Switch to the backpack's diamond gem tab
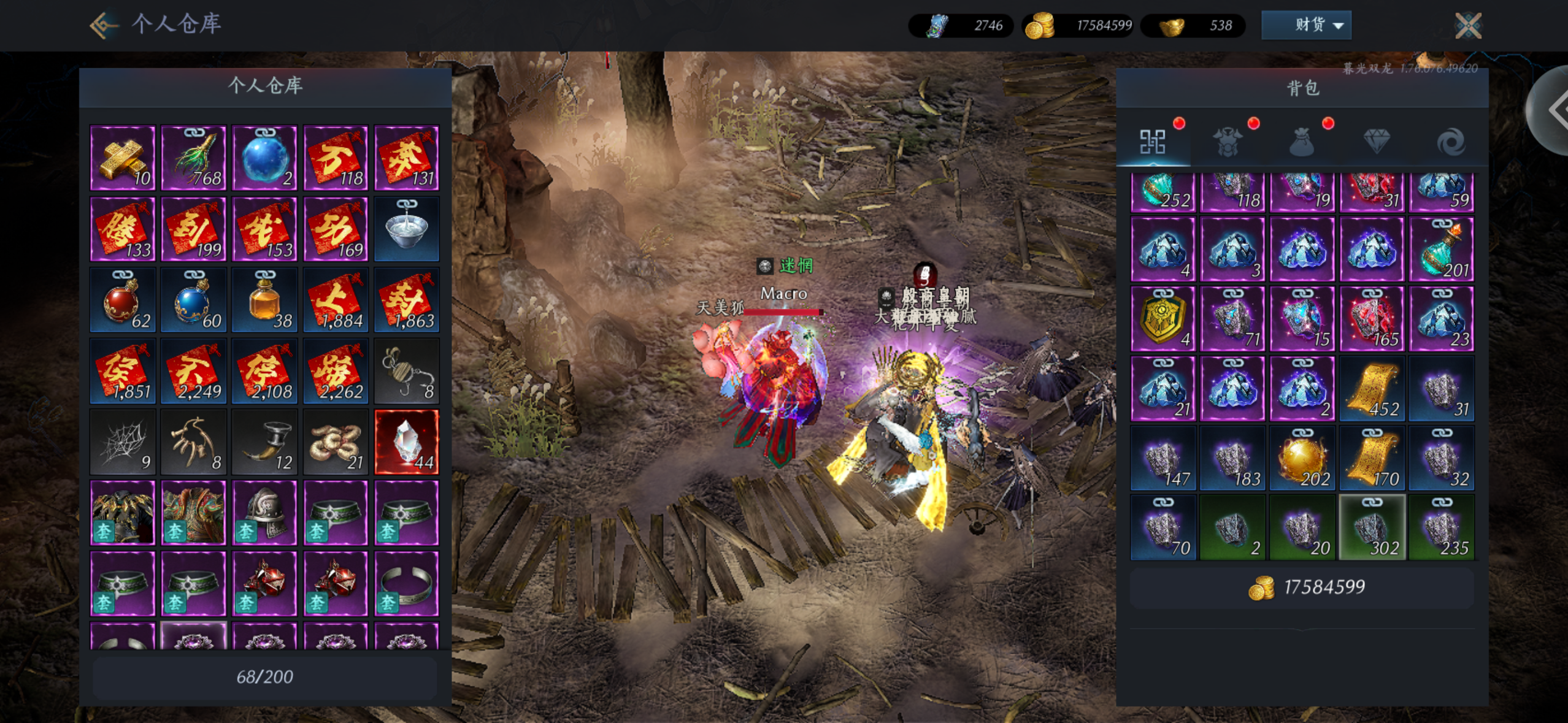Screen dimensions: 1568x723 click(x=1376, y=142)
